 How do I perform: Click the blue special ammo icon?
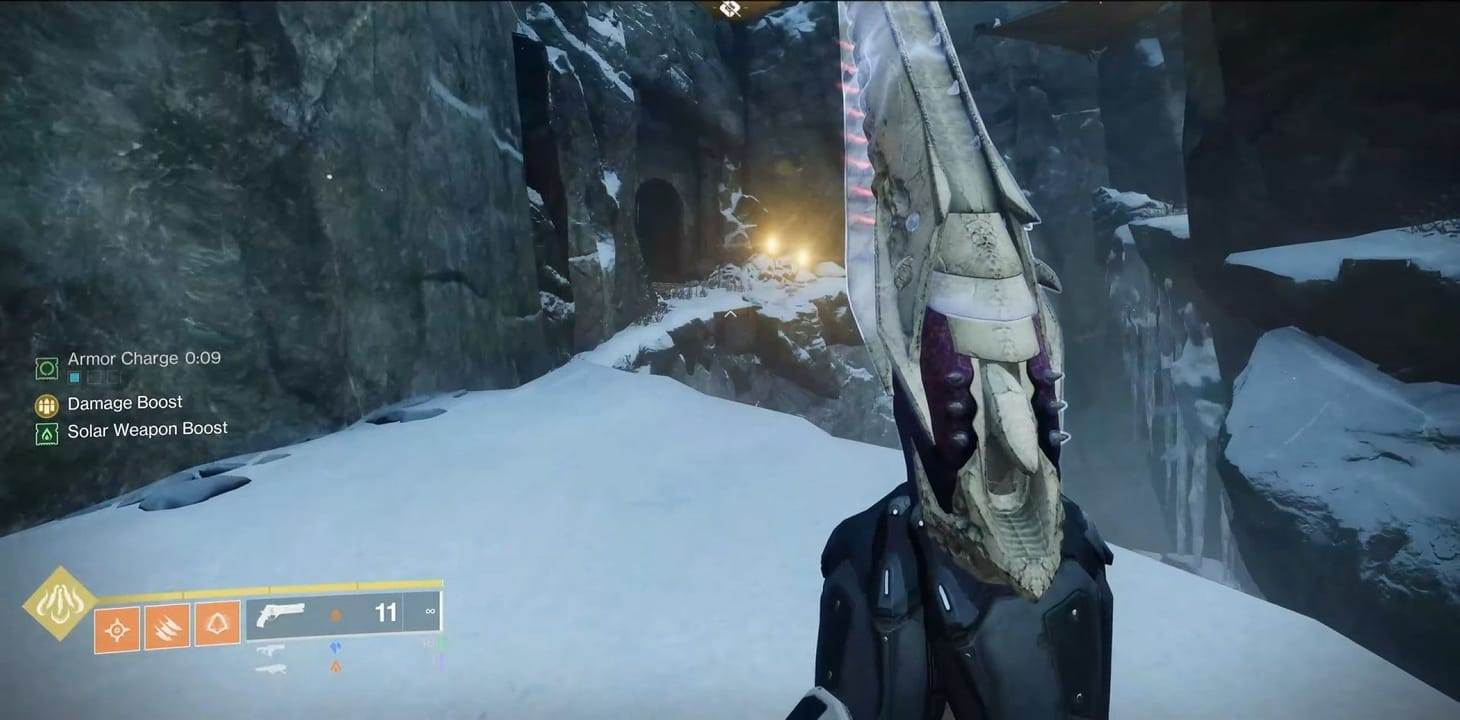335,648
